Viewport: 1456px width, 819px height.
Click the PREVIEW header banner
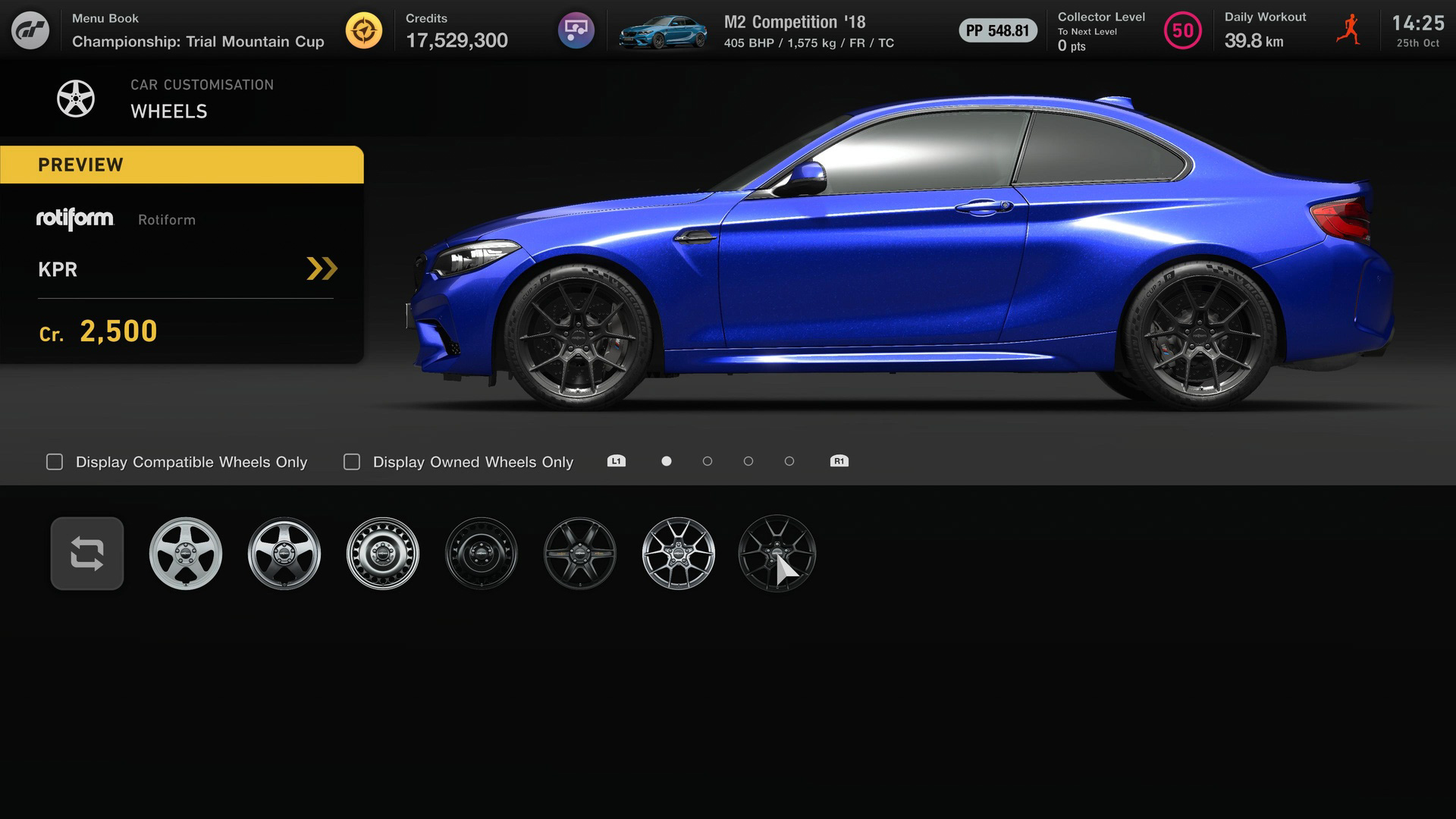tap(182, 165)
